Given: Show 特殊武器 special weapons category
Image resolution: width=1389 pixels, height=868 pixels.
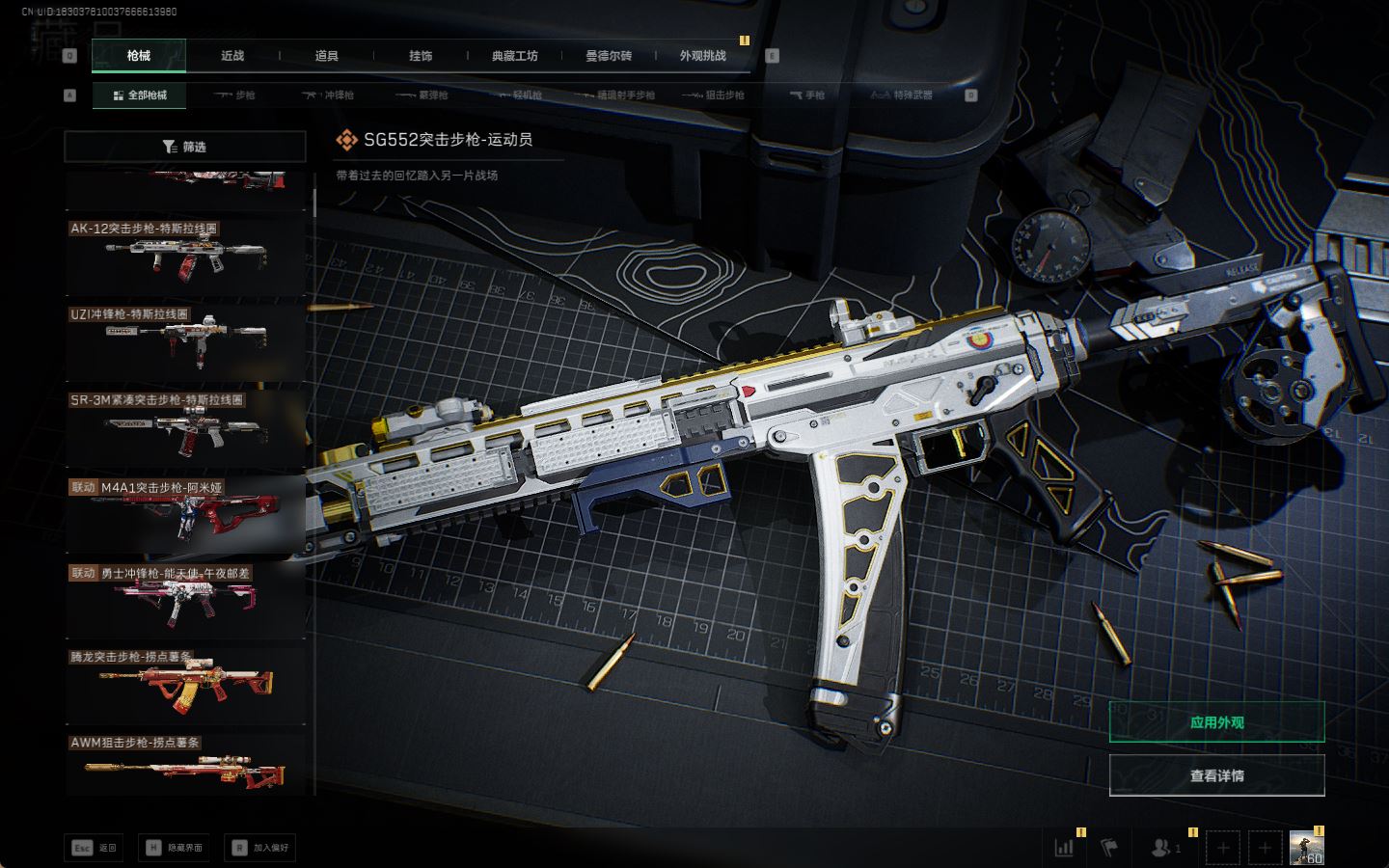Looking at the screenshot, I should point(902,95).
